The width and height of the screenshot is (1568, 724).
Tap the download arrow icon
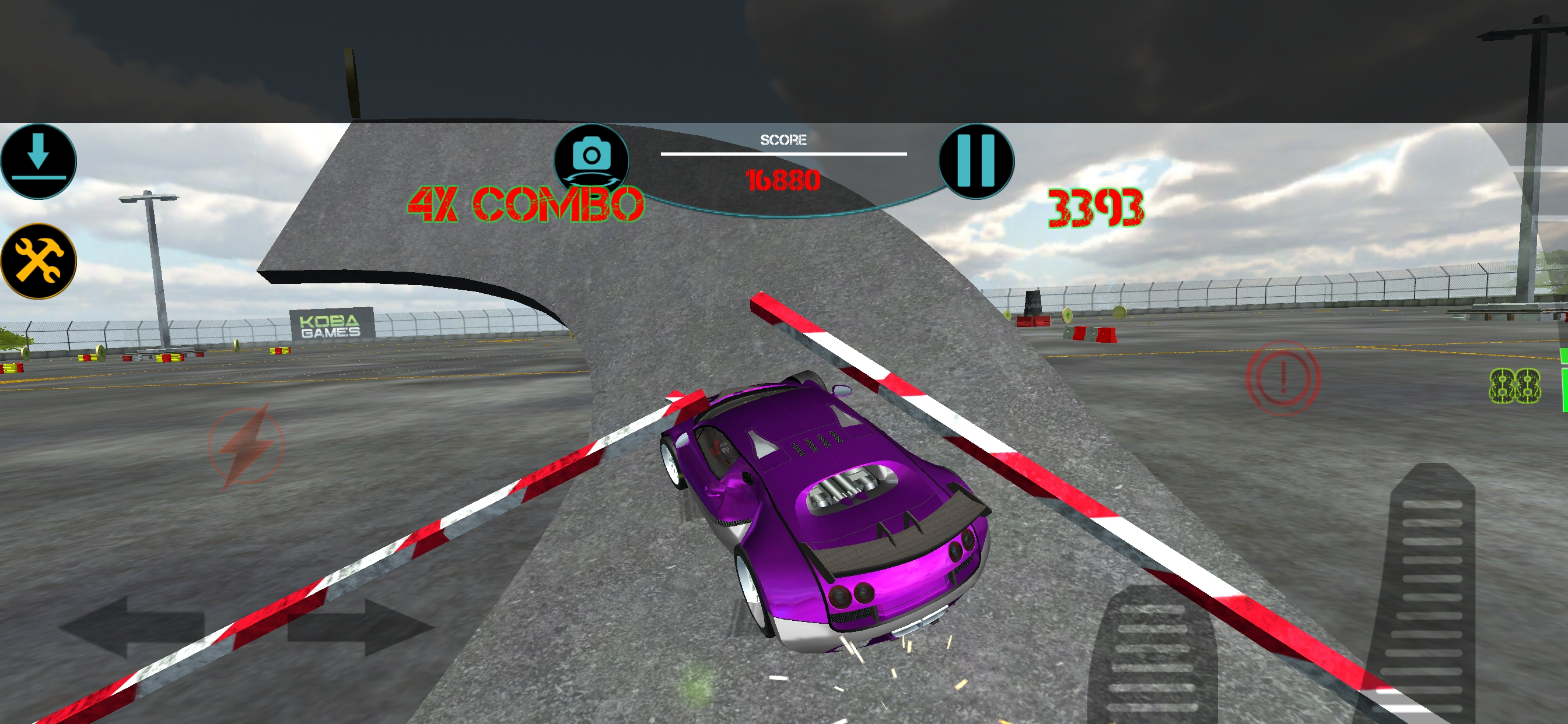click(38, 161)
